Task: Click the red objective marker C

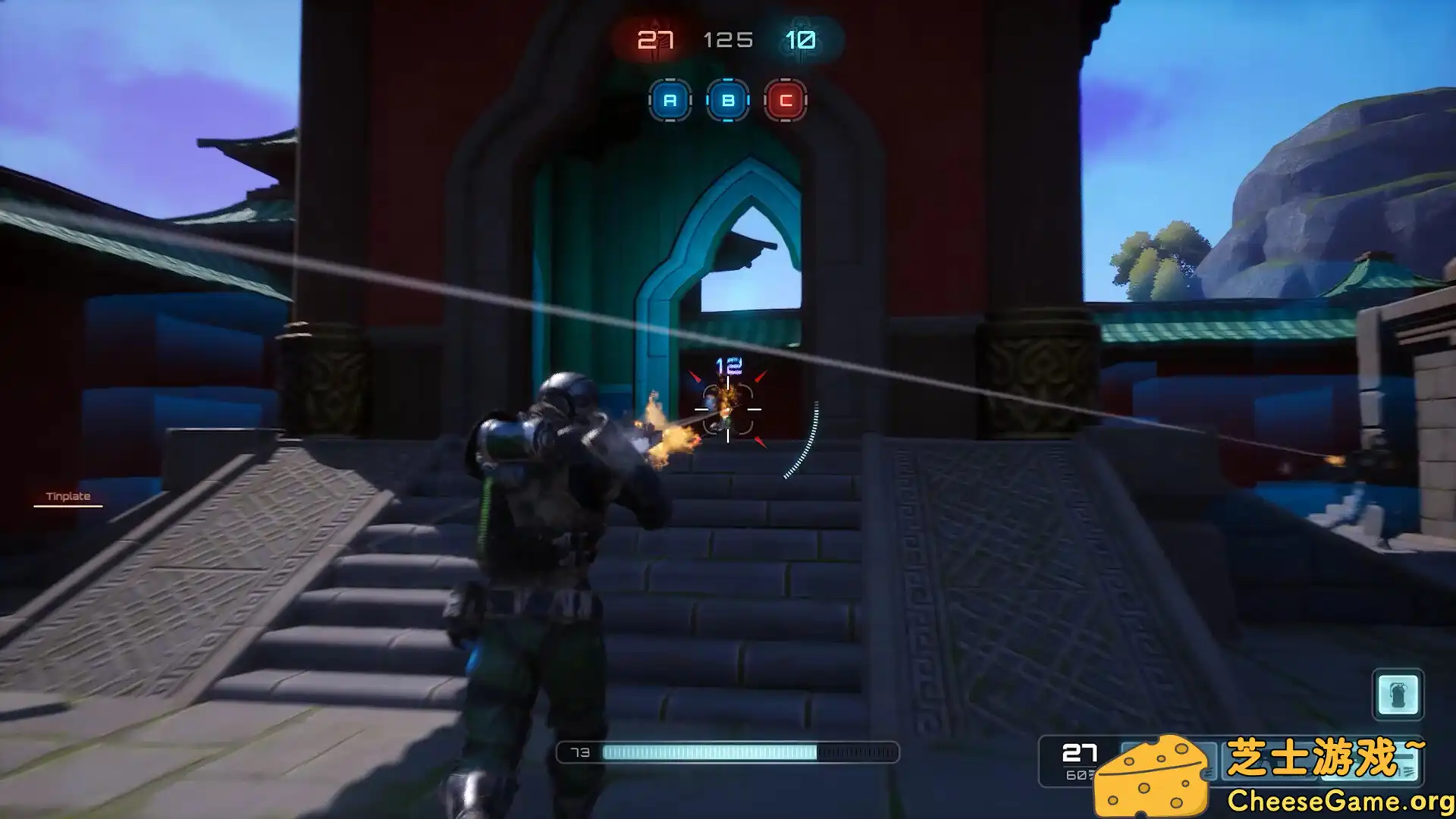Action: click(786, 99)
